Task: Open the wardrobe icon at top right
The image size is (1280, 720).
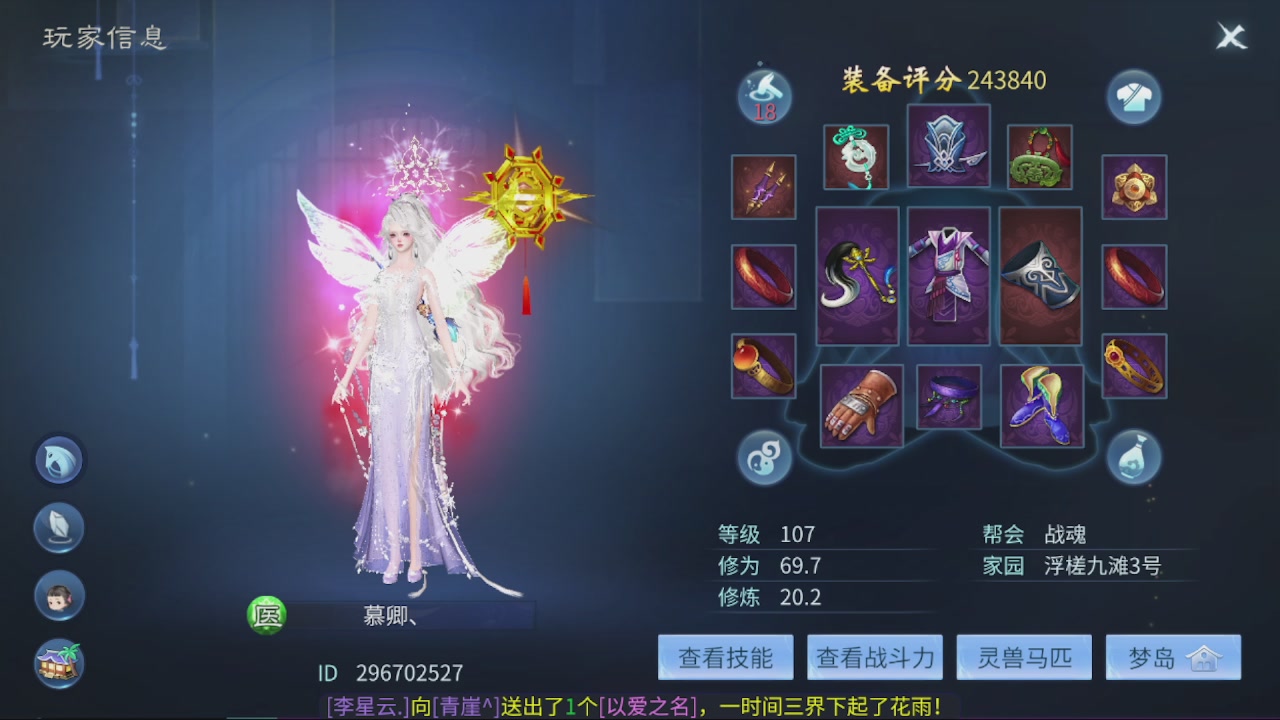Action: tap(1133, 97)
